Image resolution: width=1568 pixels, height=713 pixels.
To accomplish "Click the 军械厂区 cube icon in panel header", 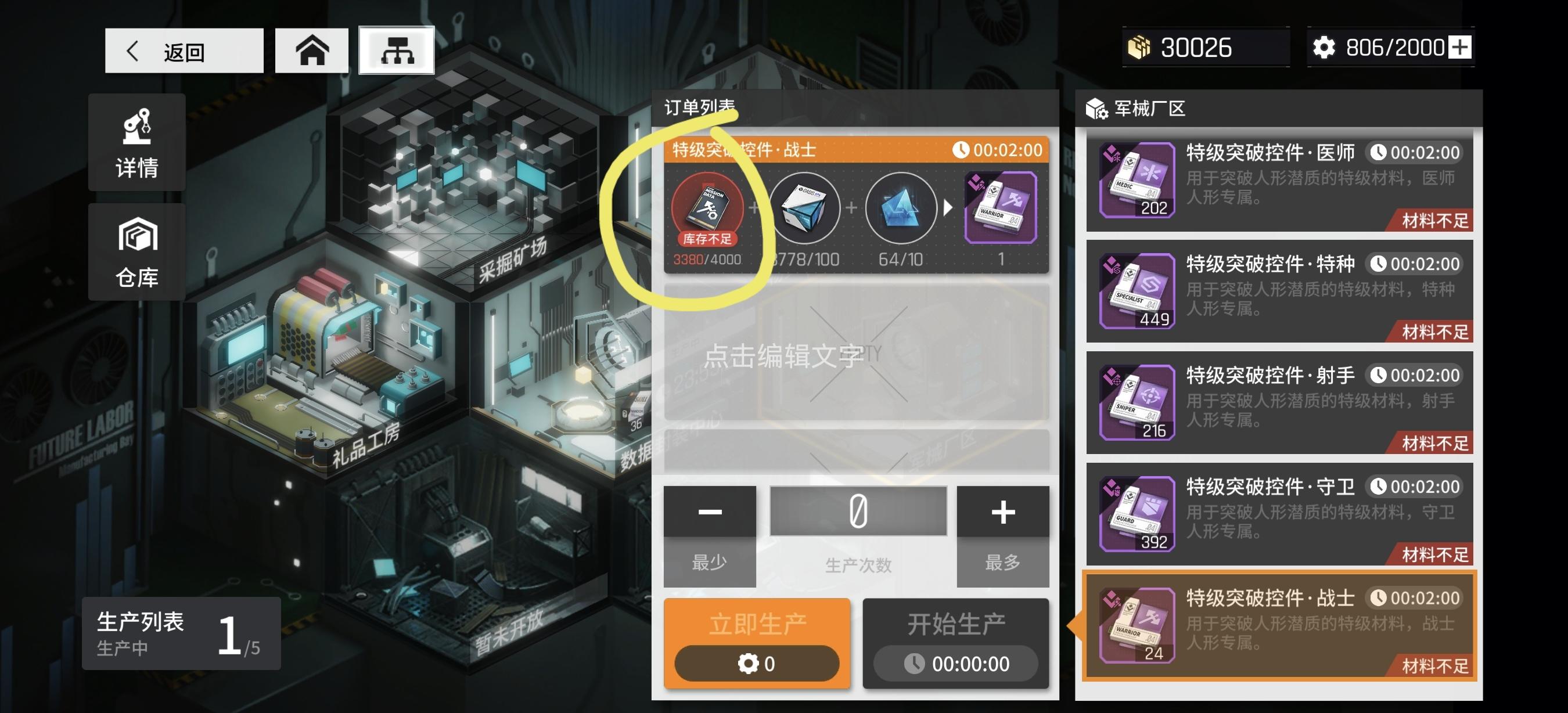I will 1096,107.
